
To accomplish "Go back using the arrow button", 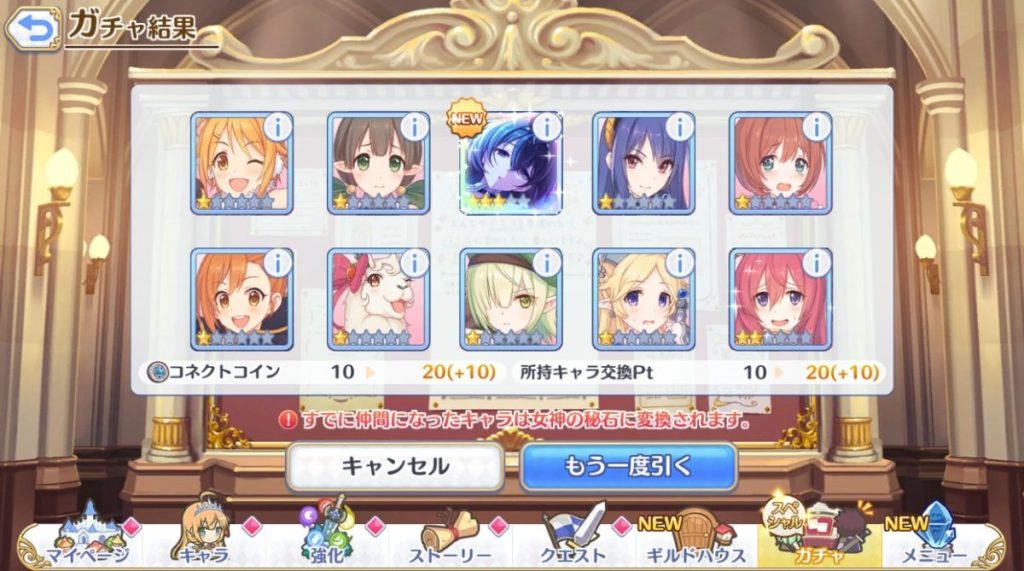I will click(31, 28).
